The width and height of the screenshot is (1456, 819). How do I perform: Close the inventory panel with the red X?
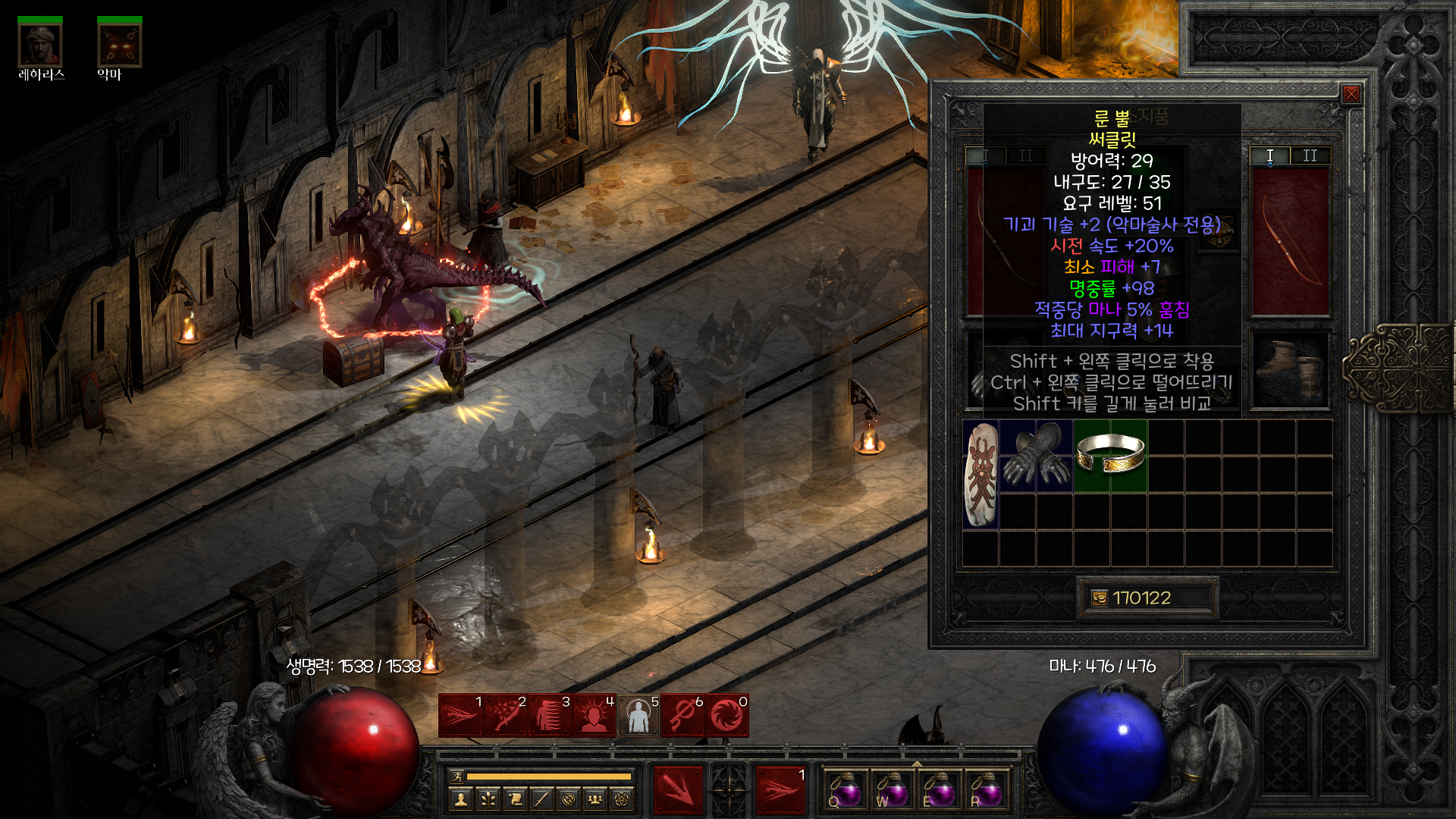(x=1351, y=94)
